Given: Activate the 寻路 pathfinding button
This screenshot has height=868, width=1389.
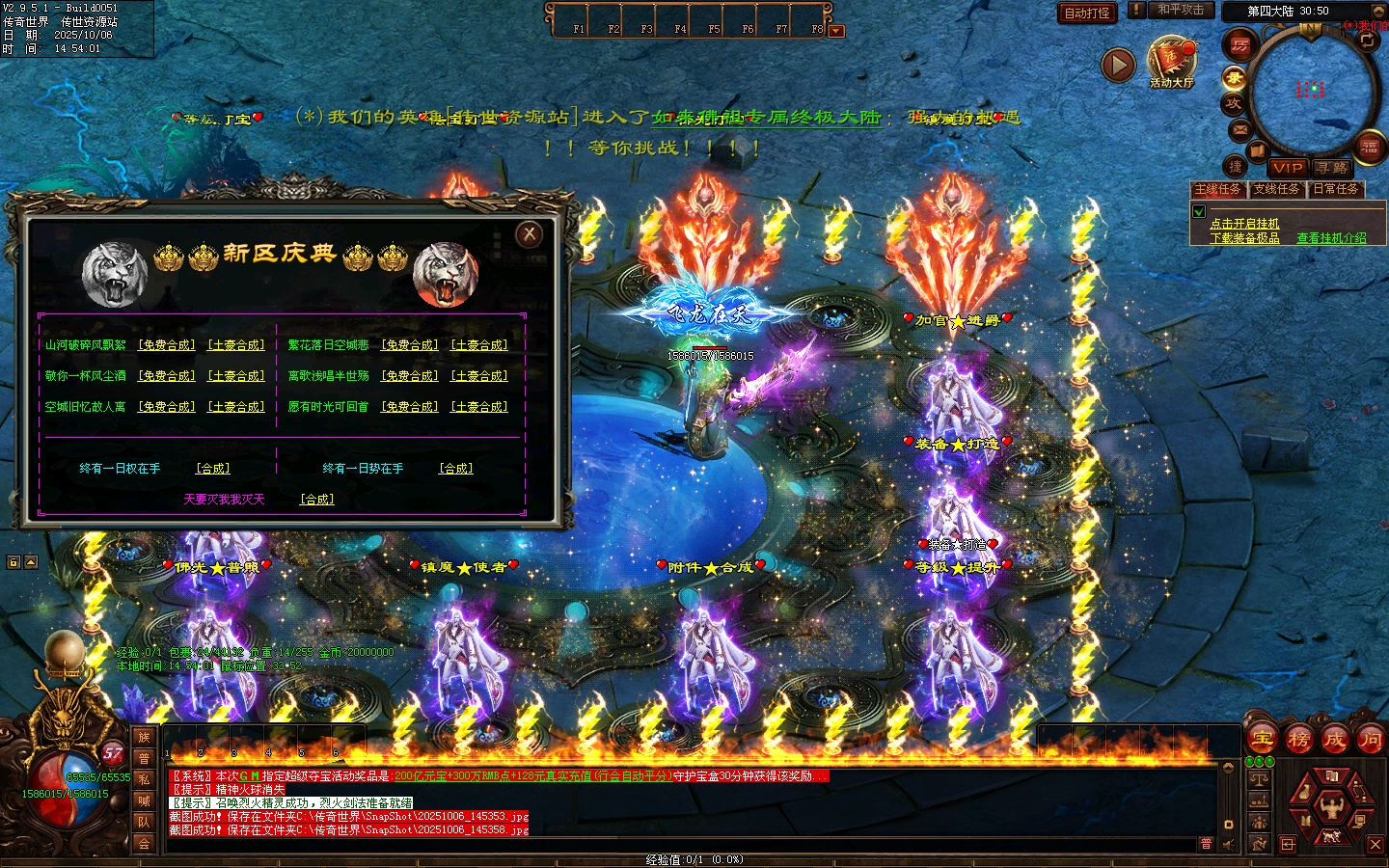Looking at the screenshot, I should (1332, 168).
